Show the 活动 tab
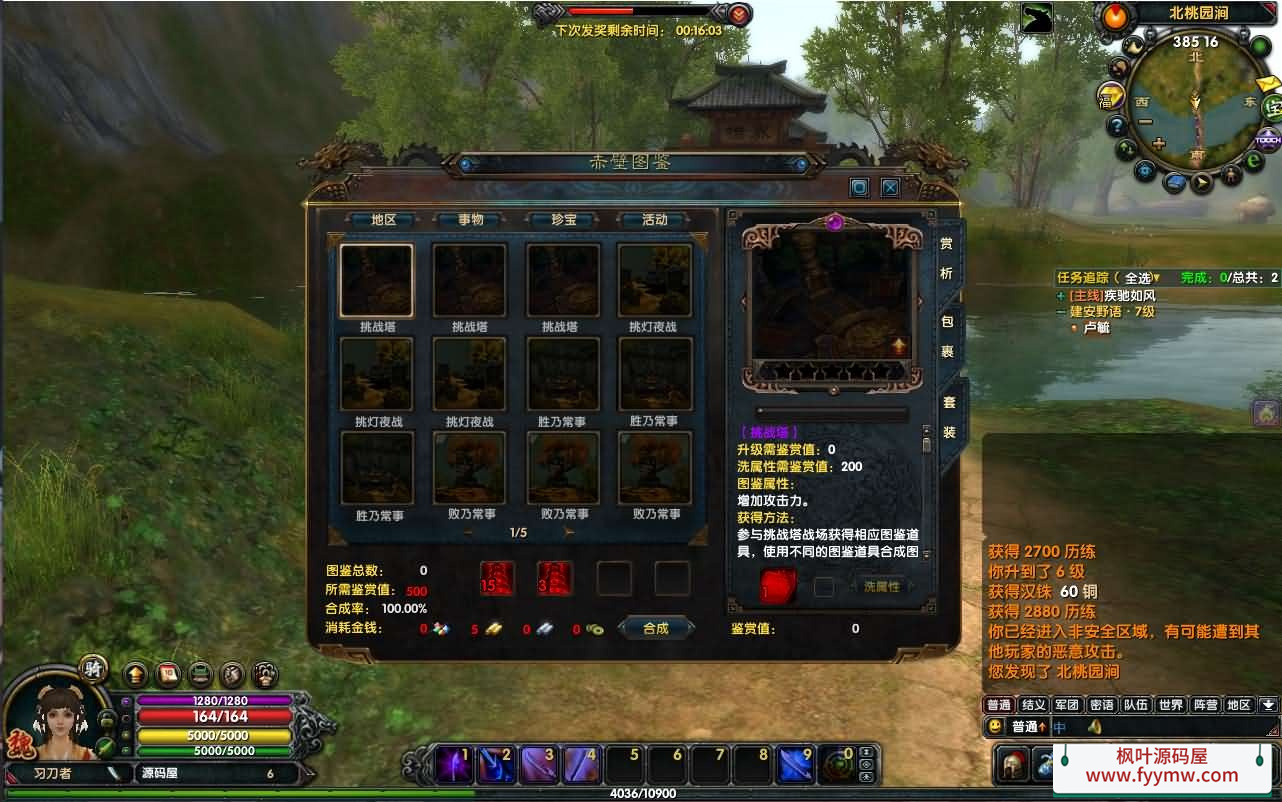 654,220
